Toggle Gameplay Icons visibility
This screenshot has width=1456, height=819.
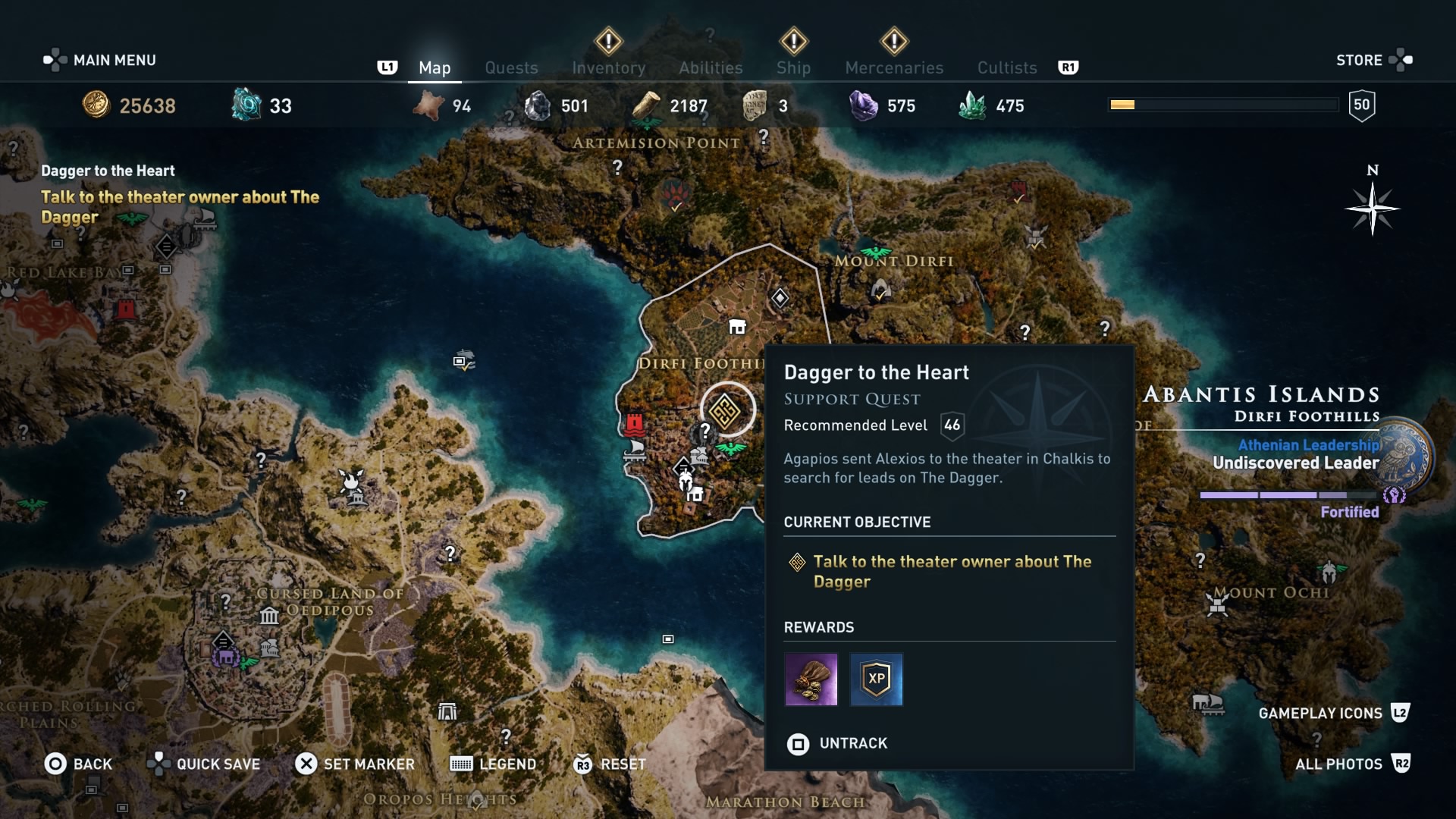[1320, 713]
